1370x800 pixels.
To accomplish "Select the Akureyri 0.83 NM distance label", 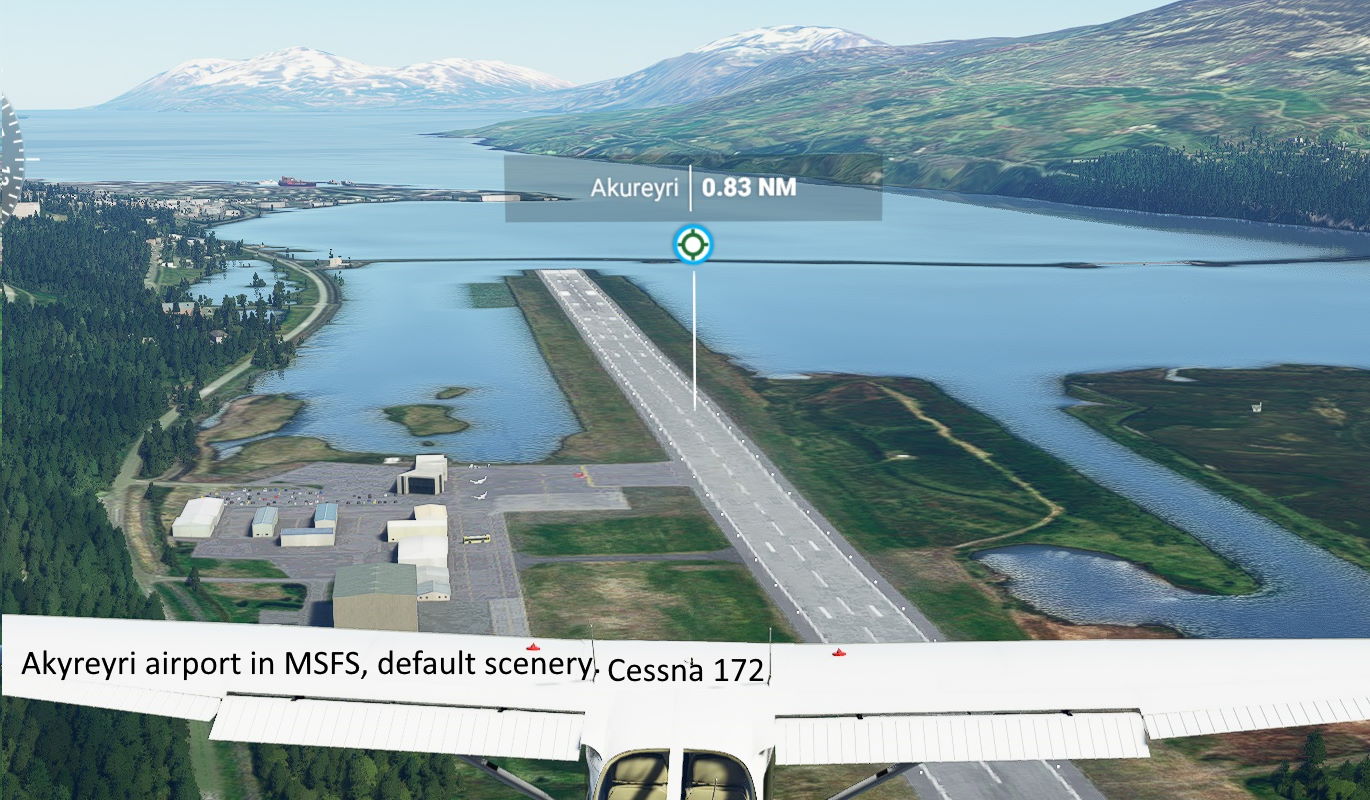I will click(693, 188).
